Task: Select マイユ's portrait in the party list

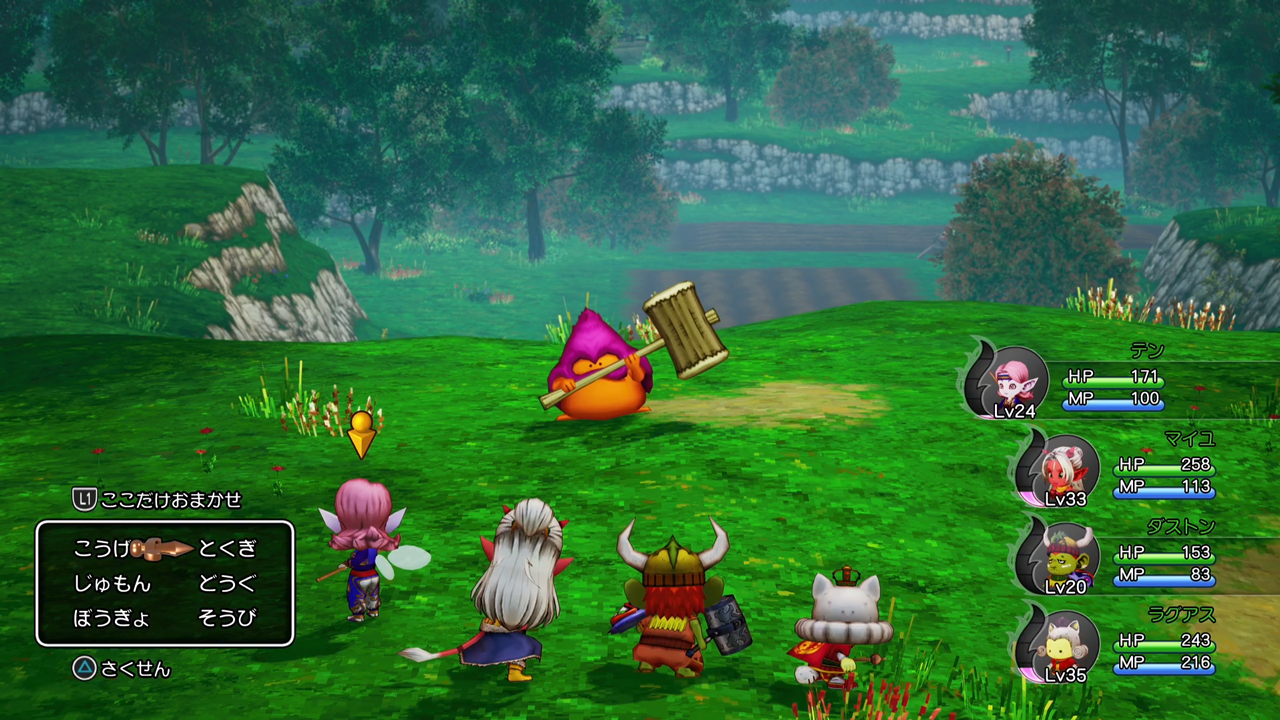Action: click(x=1065, y=470)
